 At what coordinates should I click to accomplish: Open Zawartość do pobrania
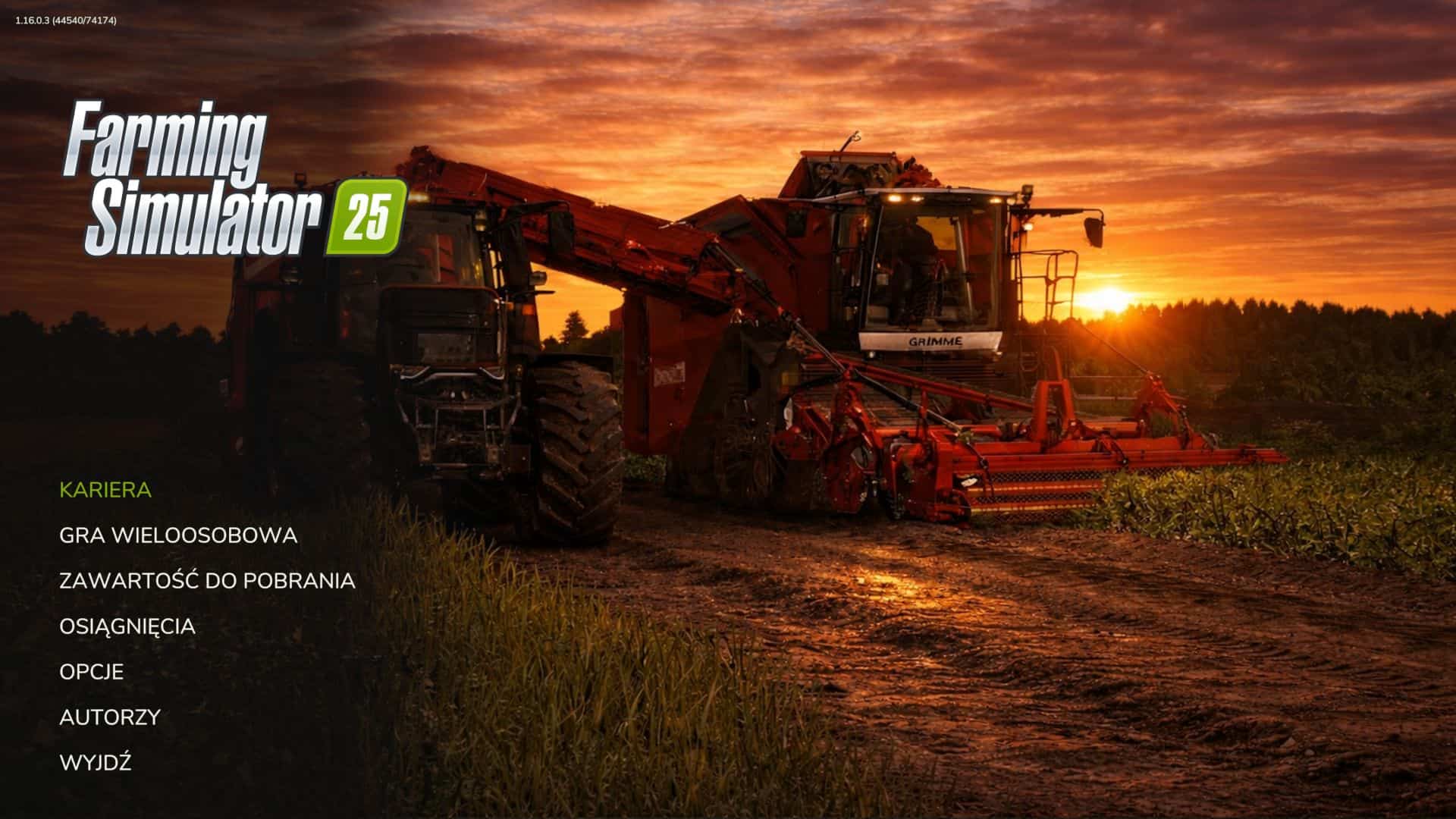point(207,581)
